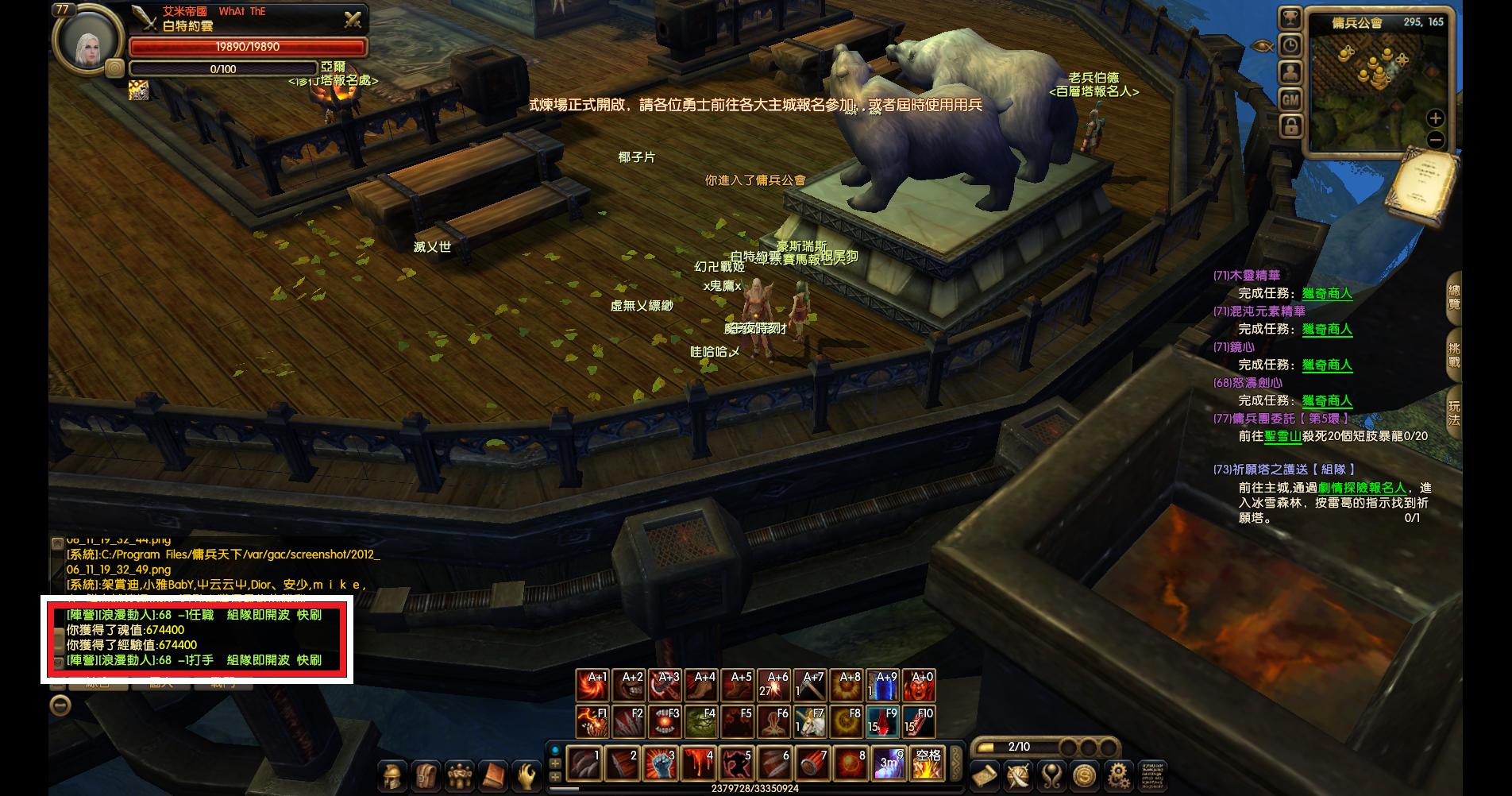Zoom out the minimap with minus button
The height and width of the screenshot is (796, 1512).
coord(1435,140)
